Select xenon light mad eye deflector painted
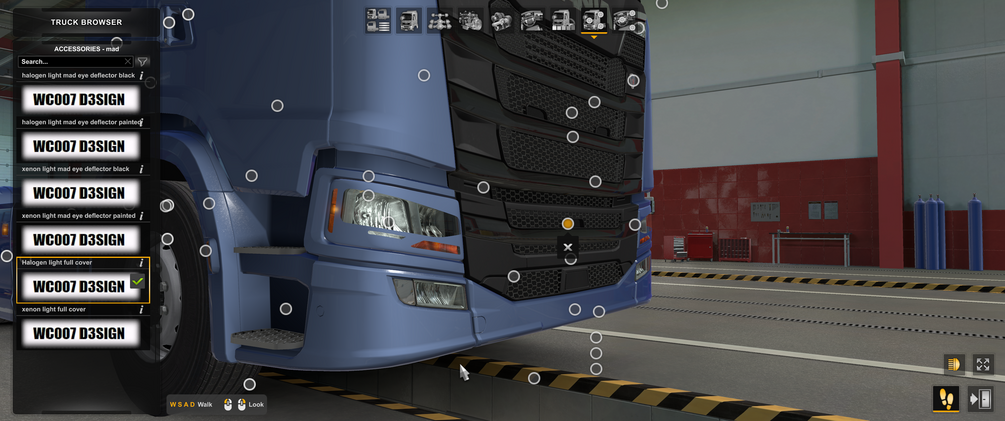 coord(79,240)
